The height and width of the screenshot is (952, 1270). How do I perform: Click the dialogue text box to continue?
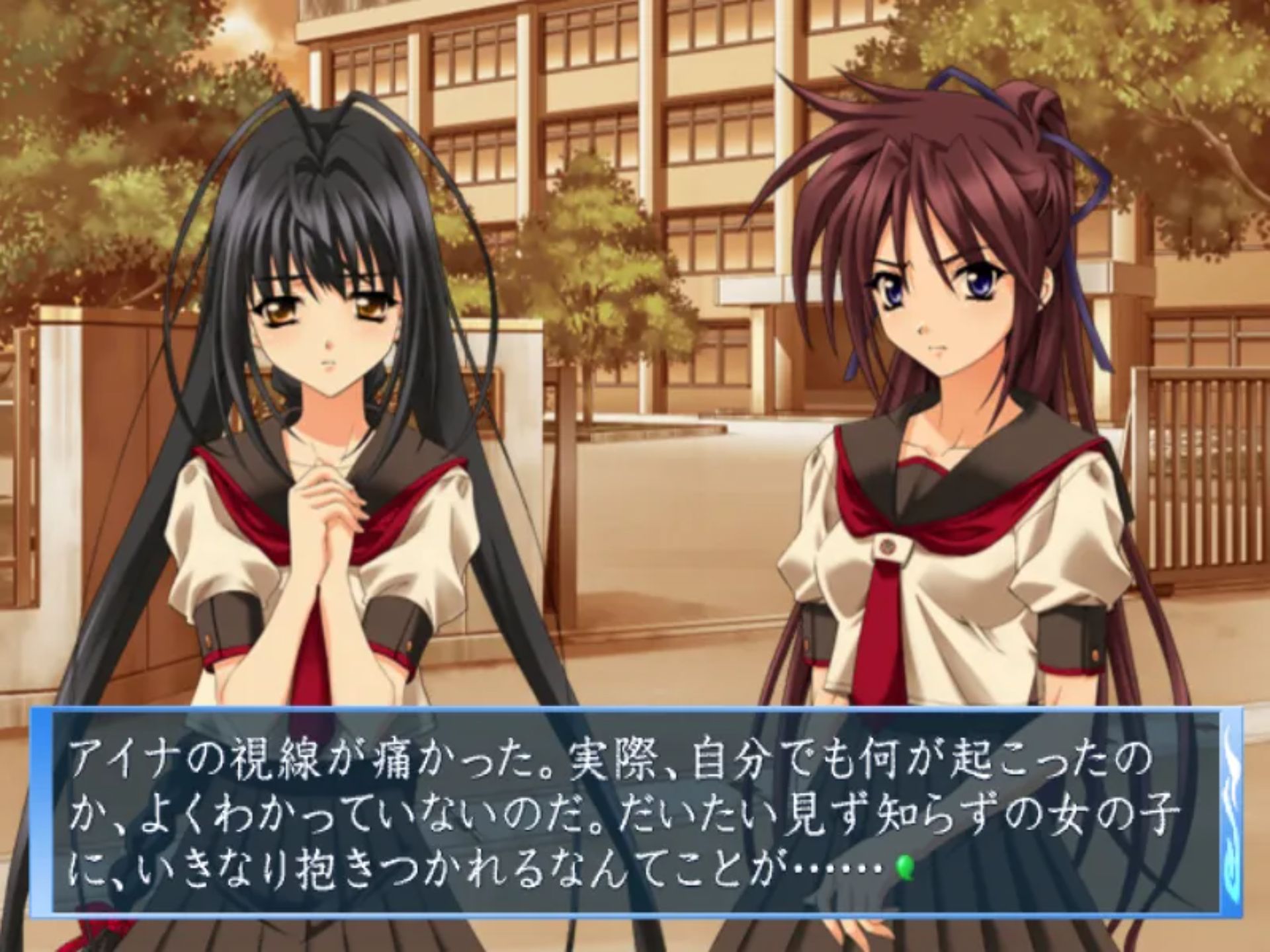click(x=635, y=813)
